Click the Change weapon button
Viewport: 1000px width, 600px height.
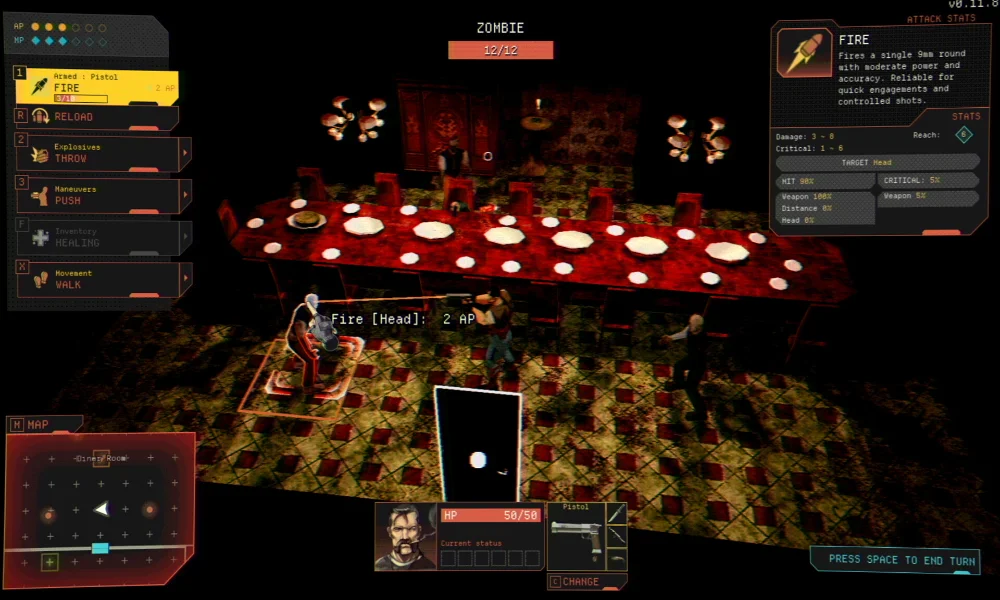pos(588,581)
